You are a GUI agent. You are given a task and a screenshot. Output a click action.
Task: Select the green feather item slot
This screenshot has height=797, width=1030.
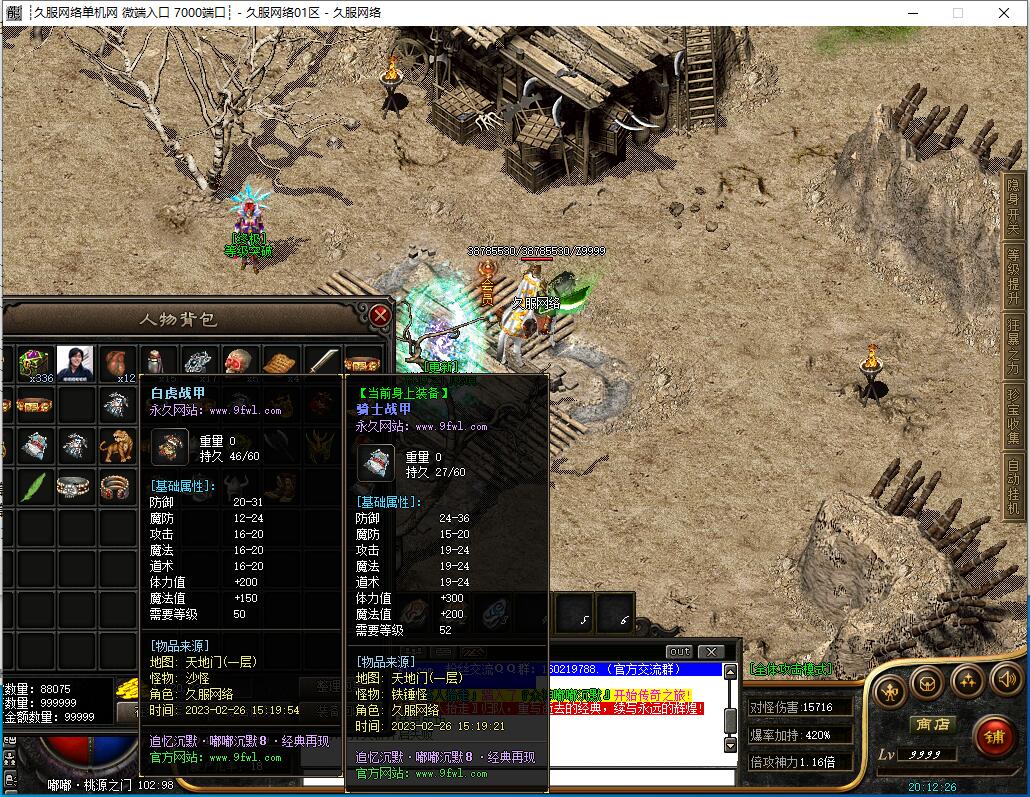pyautogui.click(x=35, y=487)
